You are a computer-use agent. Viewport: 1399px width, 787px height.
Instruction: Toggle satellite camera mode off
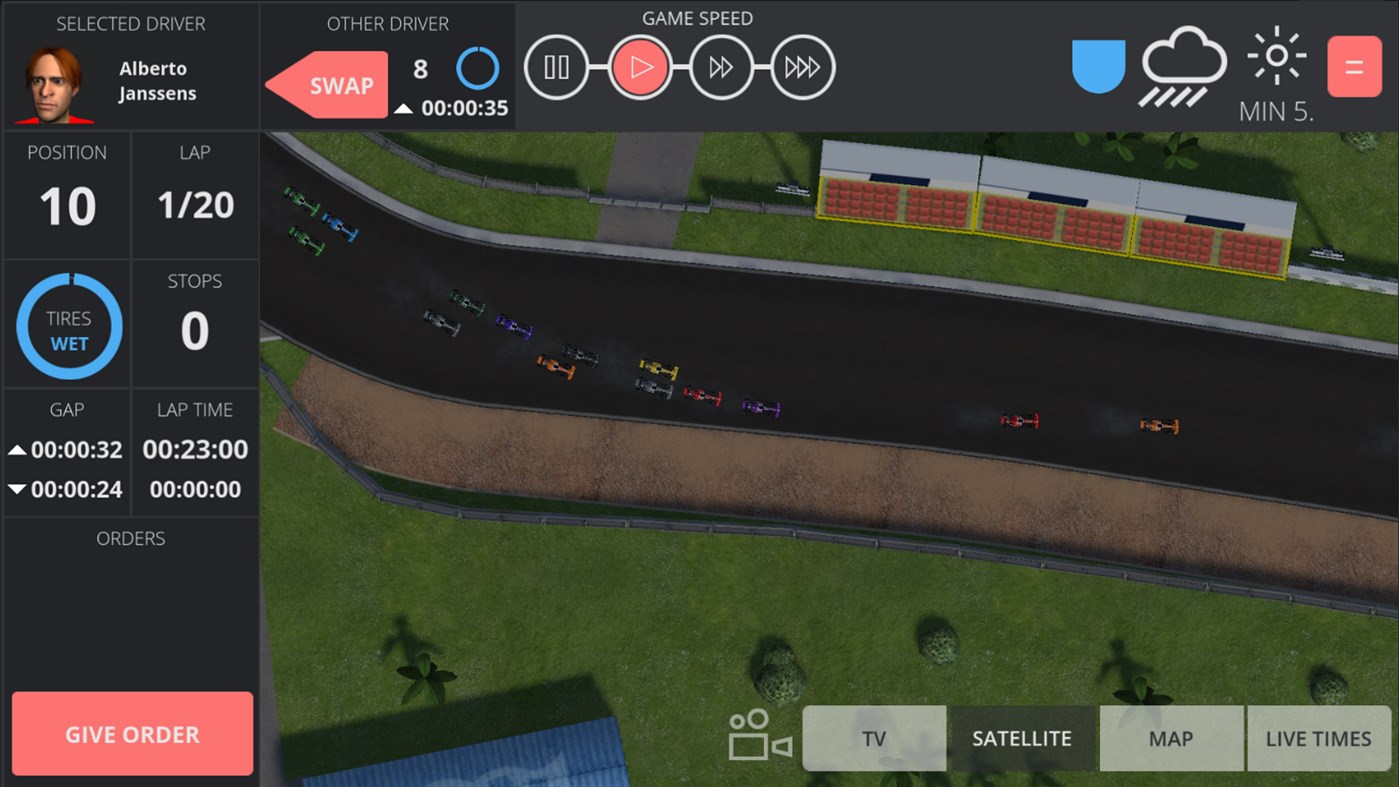1022,738
